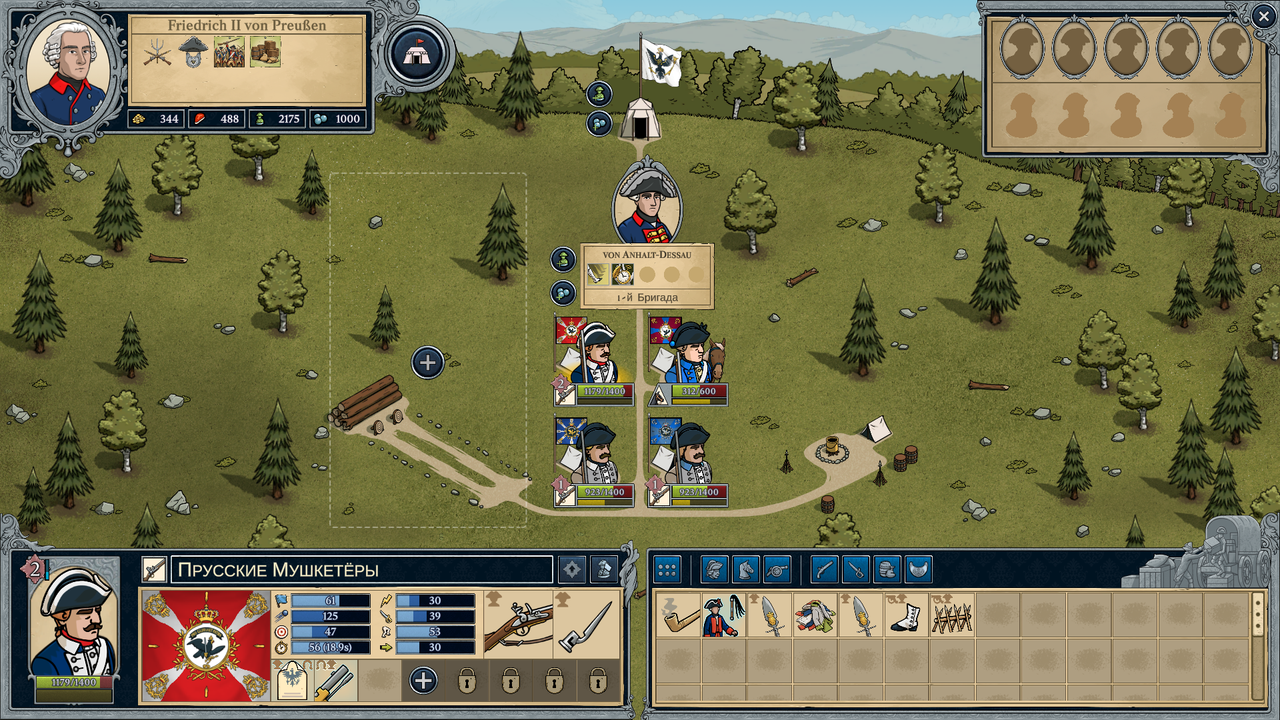Add an upgrade in the unit's plus slot

pyautogui.click(x=423, y=681)
